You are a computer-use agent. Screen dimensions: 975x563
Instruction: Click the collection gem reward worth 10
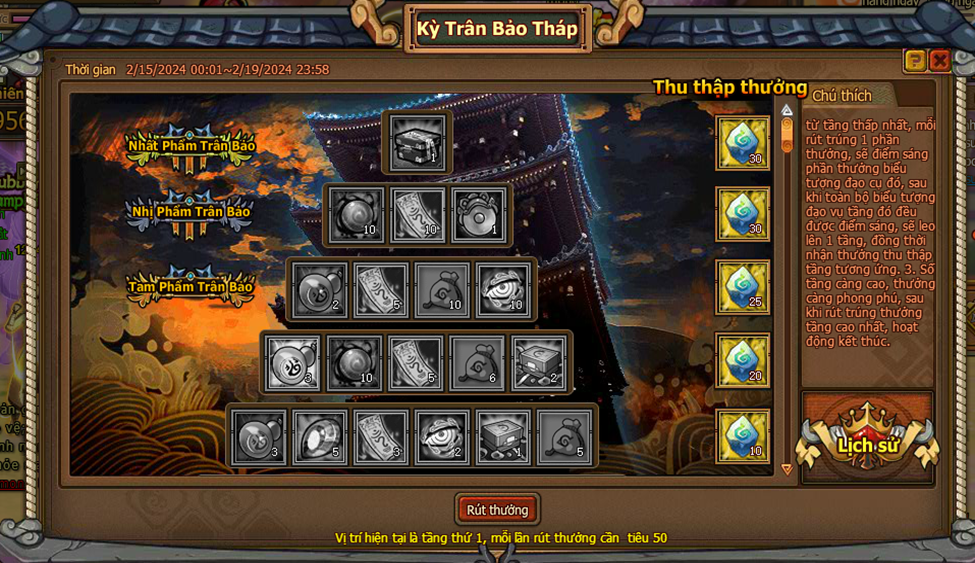742,436
